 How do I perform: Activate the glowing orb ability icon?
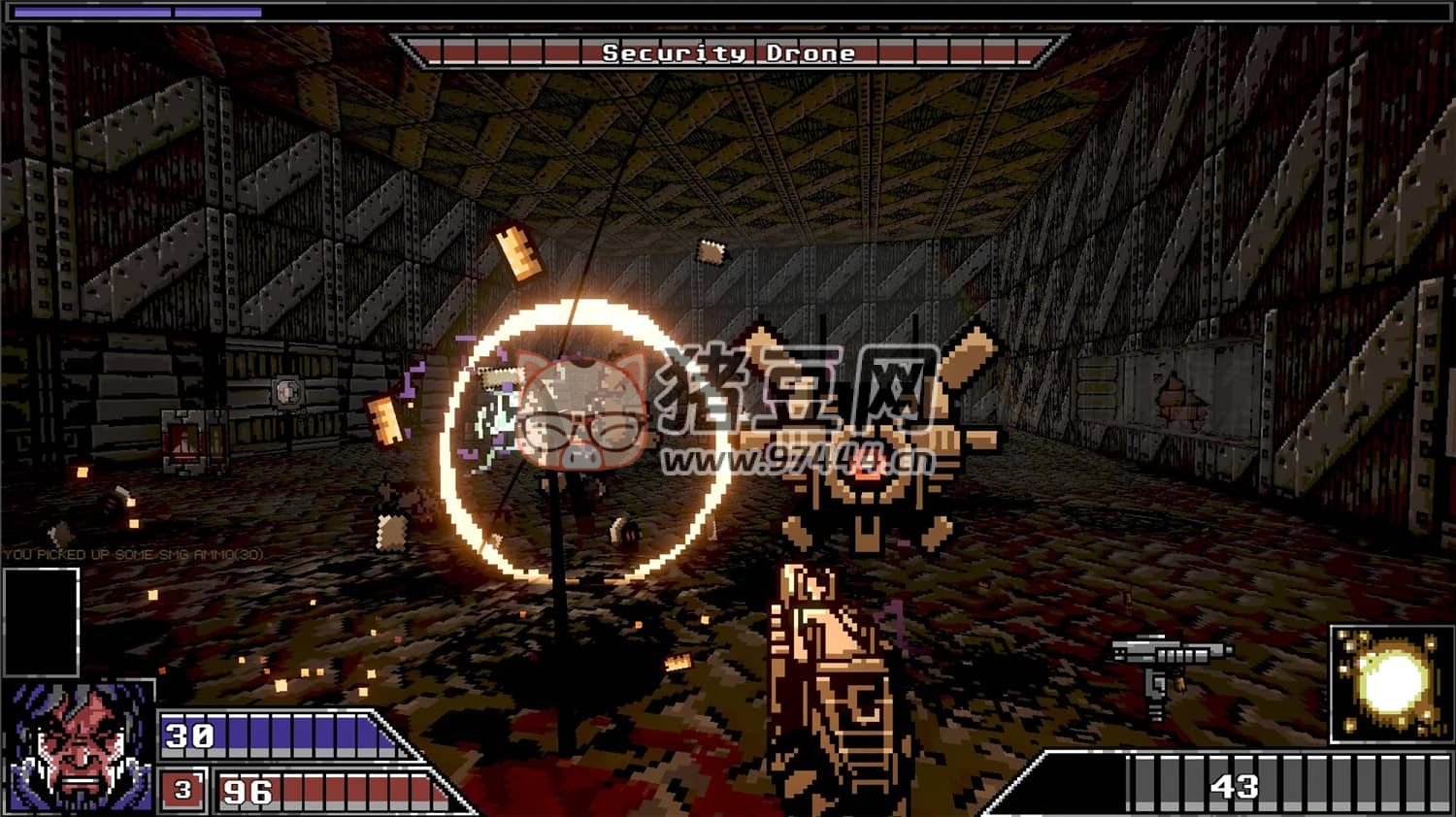(x=1390, y=684)
